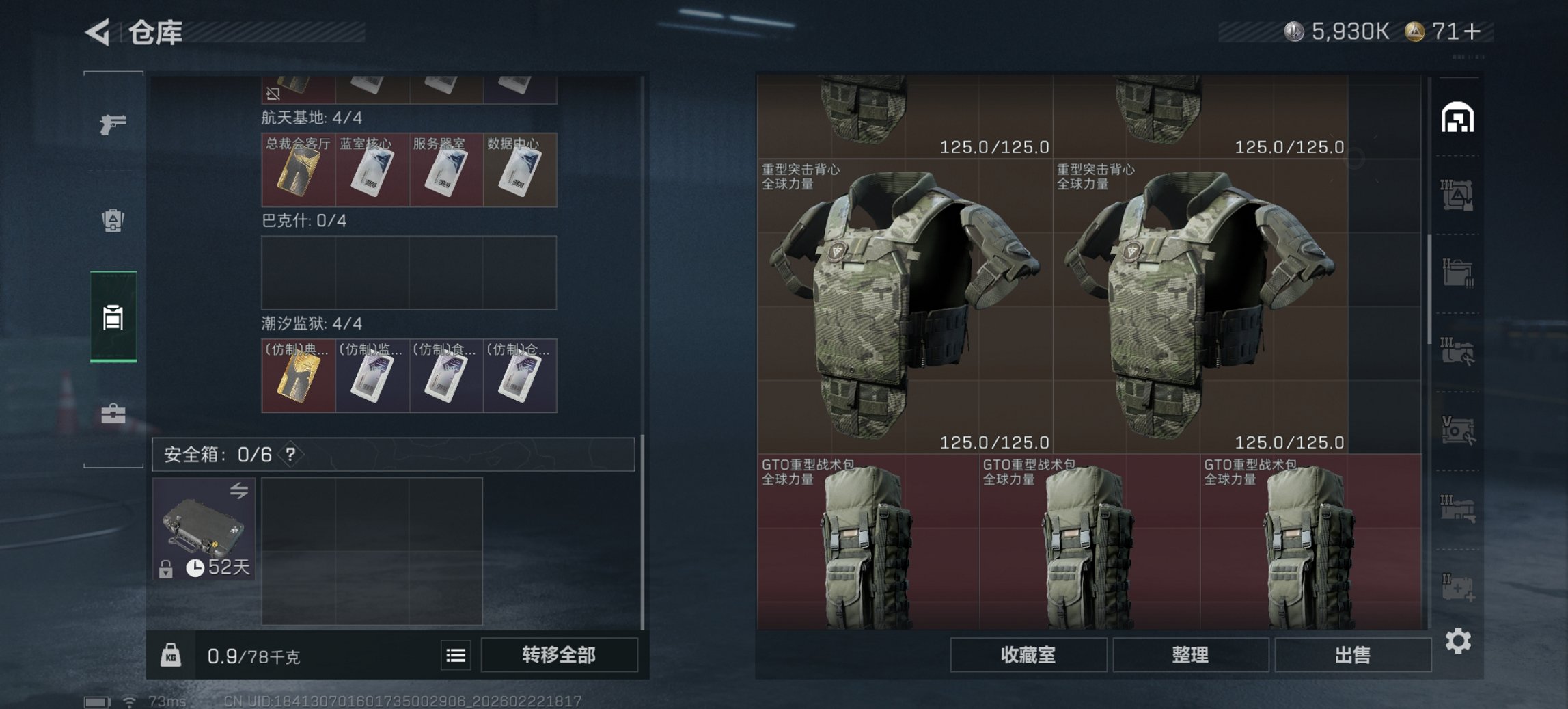Switch to the tier II toolbox tab on right

pyautogui.click(x=1457, y=273)
